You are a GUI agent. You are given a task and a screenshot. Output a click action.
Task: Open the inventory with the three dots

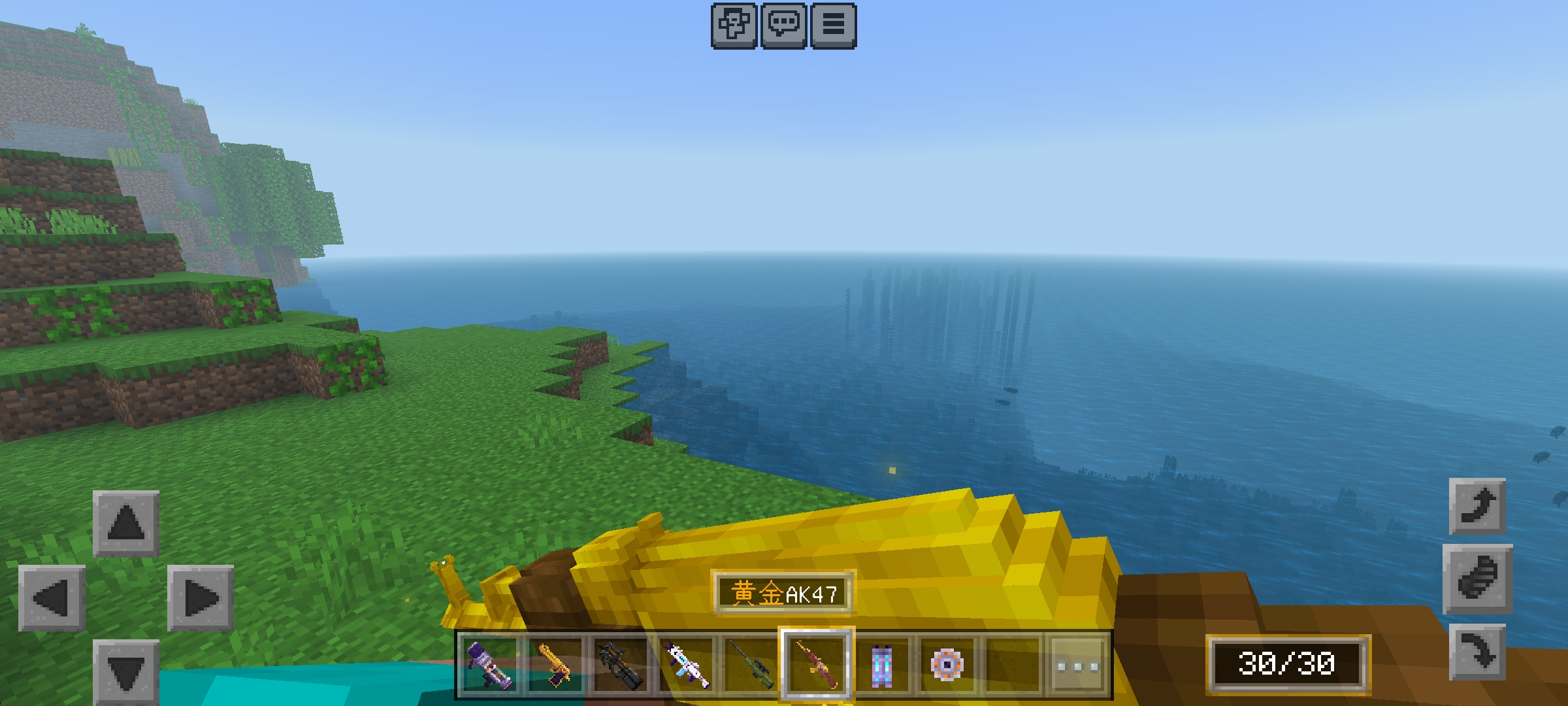point(1077,665)
